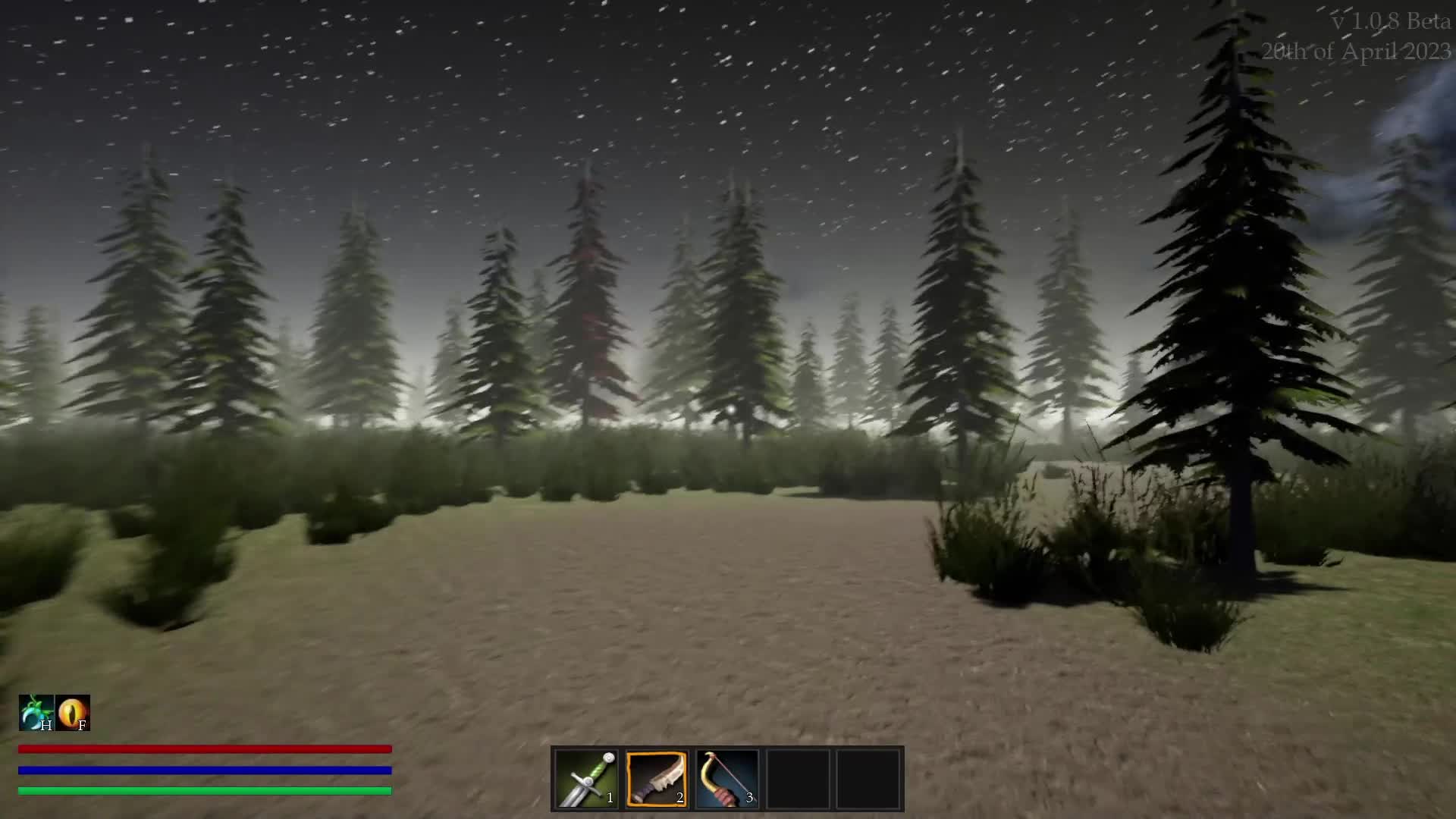Click the center of the hotbar panel
Screen dimensions: 1456x819
(726, 780)
